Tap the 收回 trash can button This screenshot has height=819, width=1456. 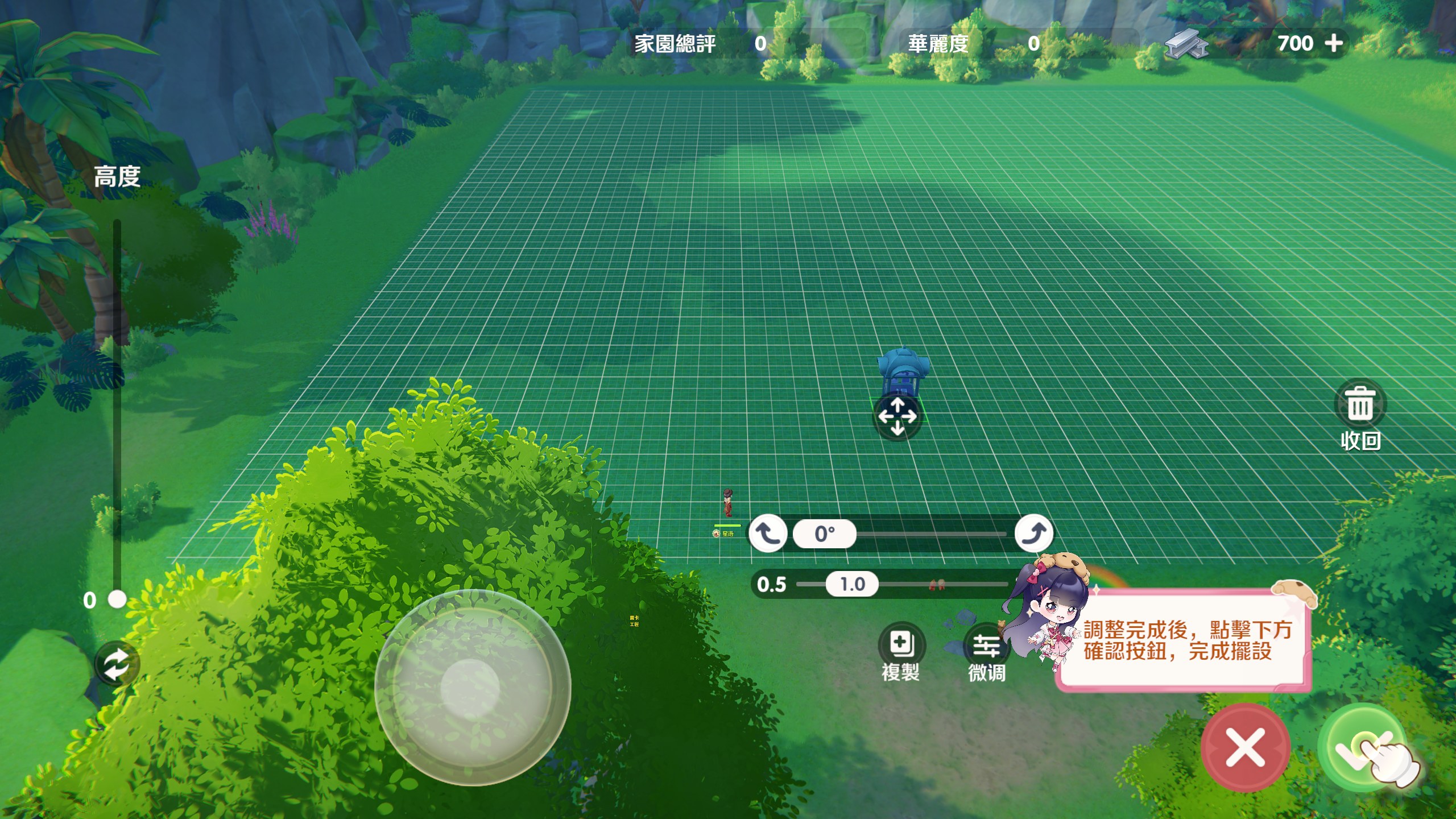point(1360,405)
